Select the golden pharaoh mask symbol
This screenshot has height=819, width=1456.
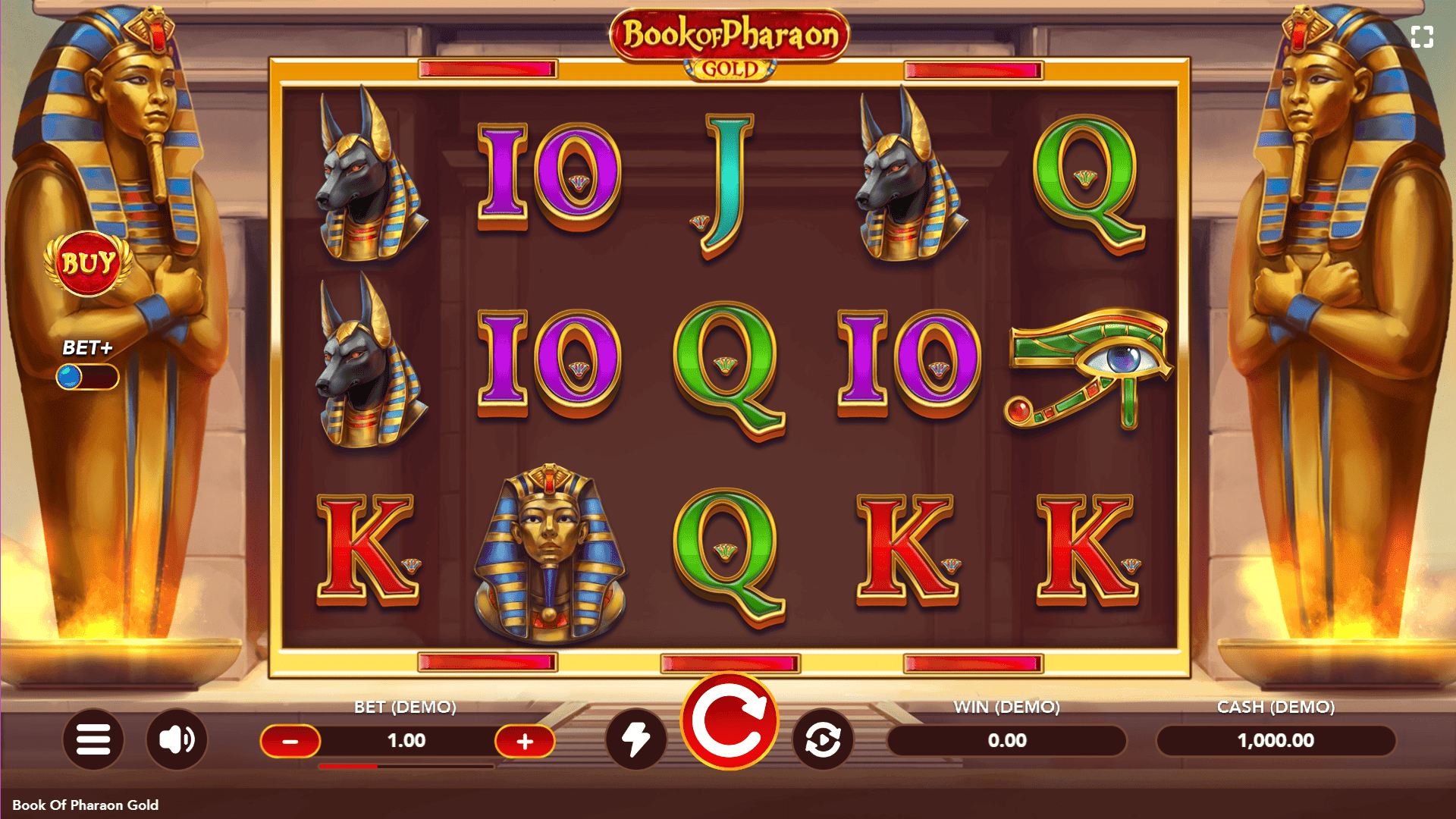coord(549,548)
